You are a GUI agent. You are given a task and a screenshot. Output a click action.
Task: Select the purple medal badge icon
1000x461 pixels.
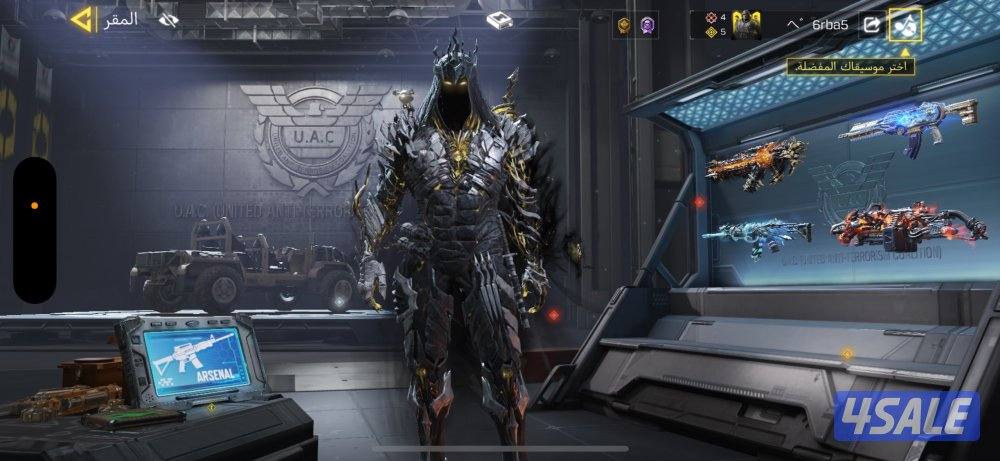click(648, 25)
